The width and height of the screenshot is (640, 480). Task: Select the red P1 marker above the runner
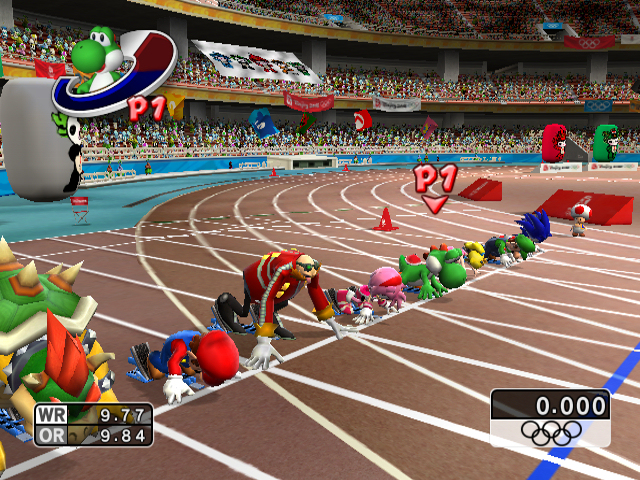coord(435,185)
